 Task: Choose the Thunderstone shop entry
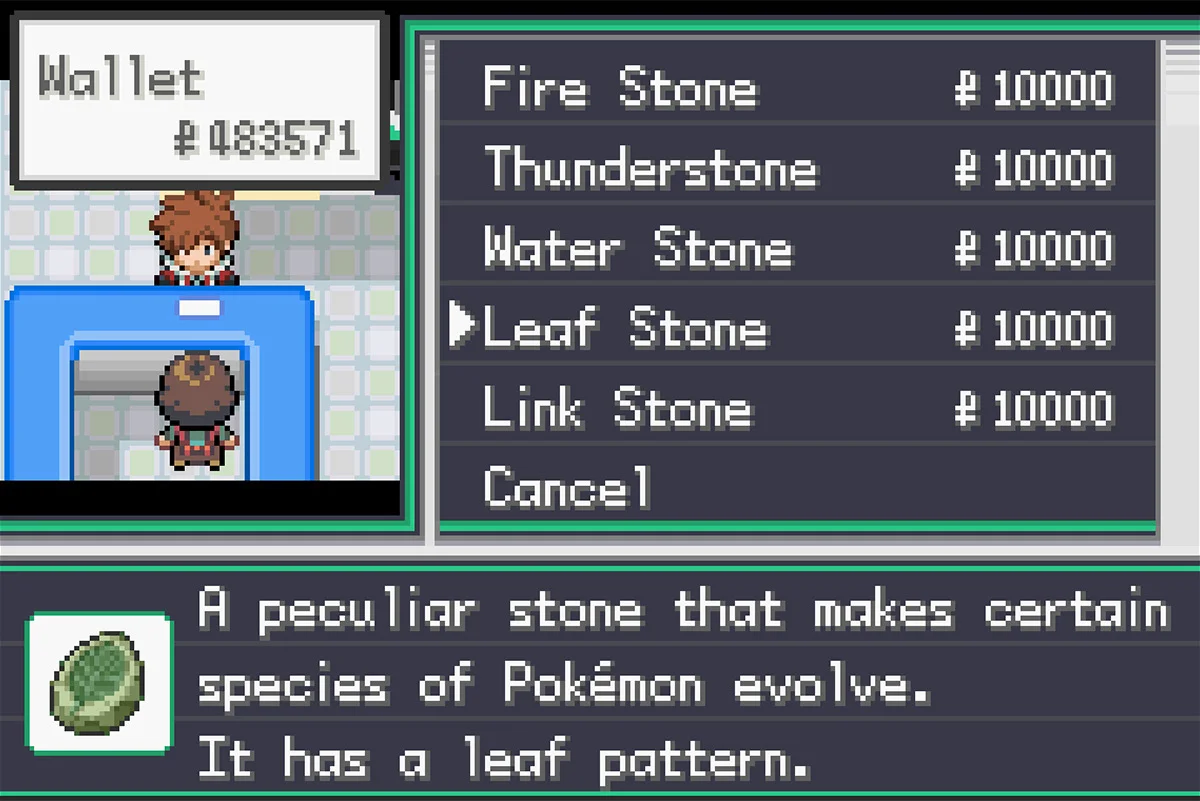tap(650, 167)
